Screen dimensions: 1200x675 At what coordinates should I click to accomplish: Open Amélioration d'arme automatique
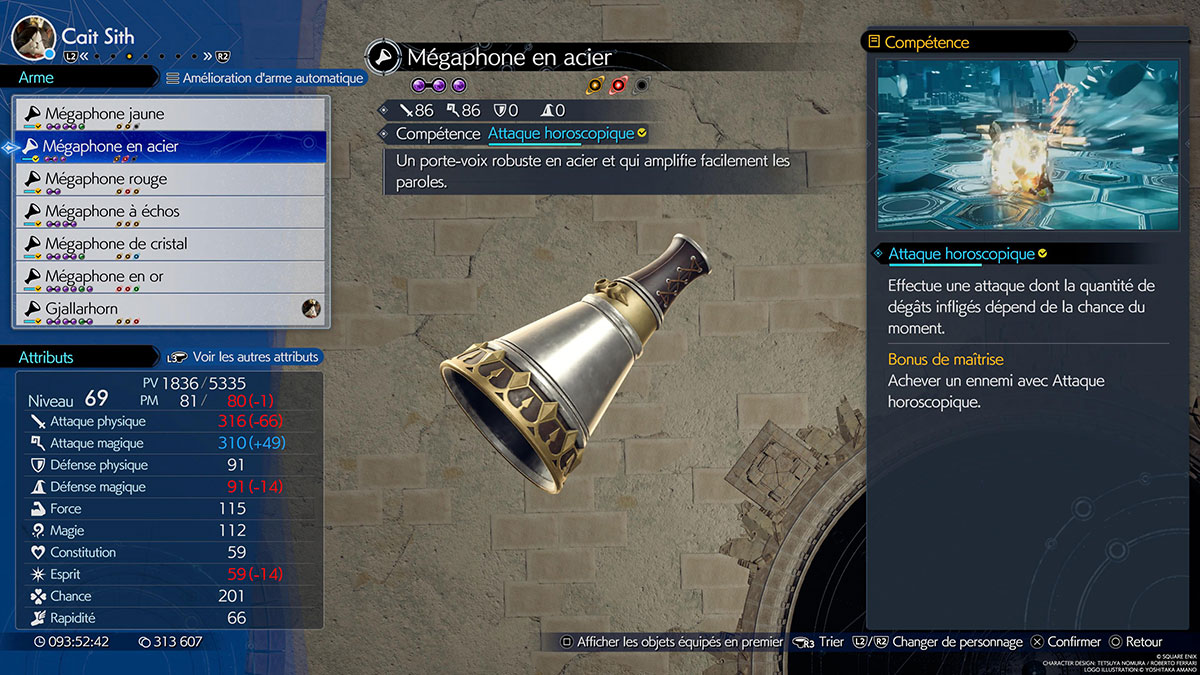click(264, 77)
